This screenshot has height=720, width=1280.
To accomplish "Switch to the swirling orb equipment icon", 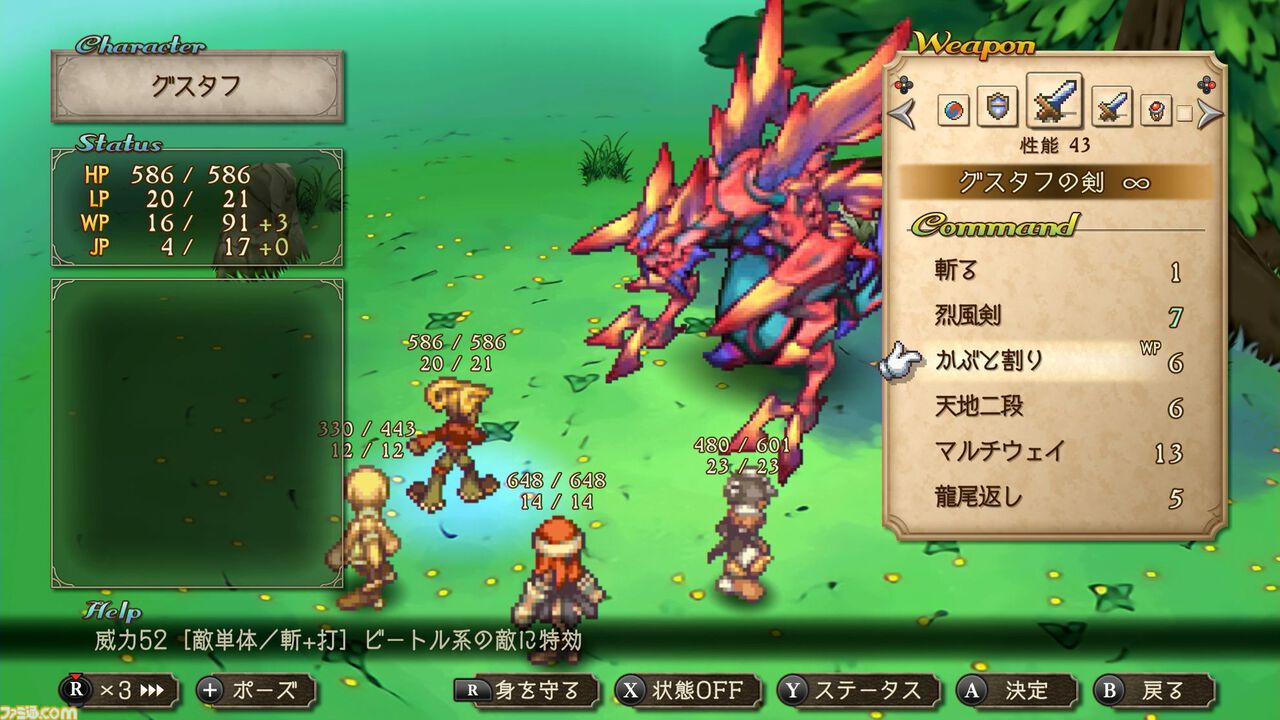I will coord(954,109).
